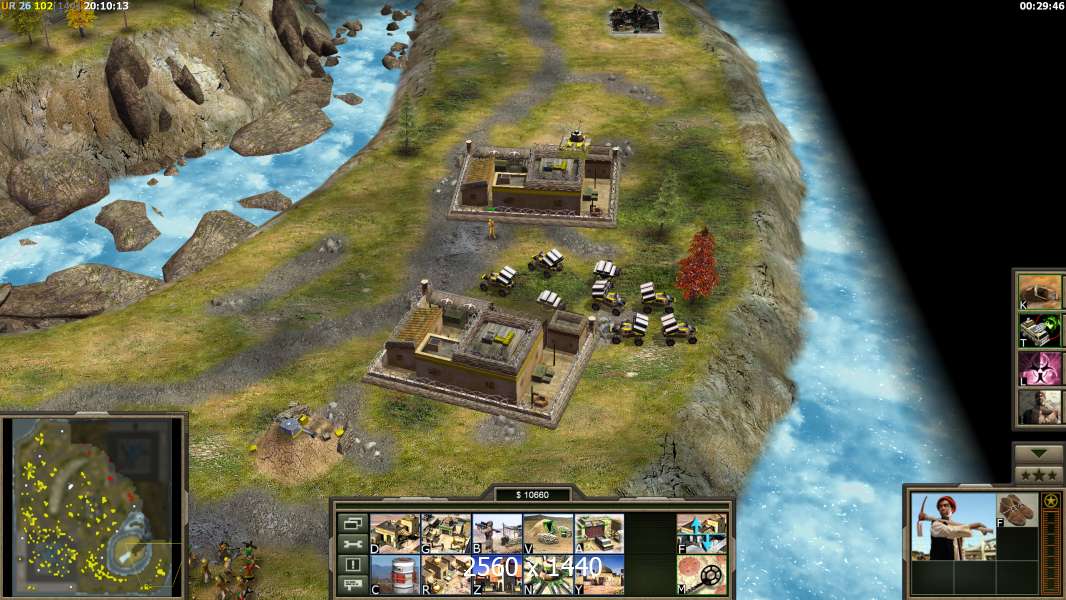
Task: Open the three-star Generals Powers button
Action: 1039,475
